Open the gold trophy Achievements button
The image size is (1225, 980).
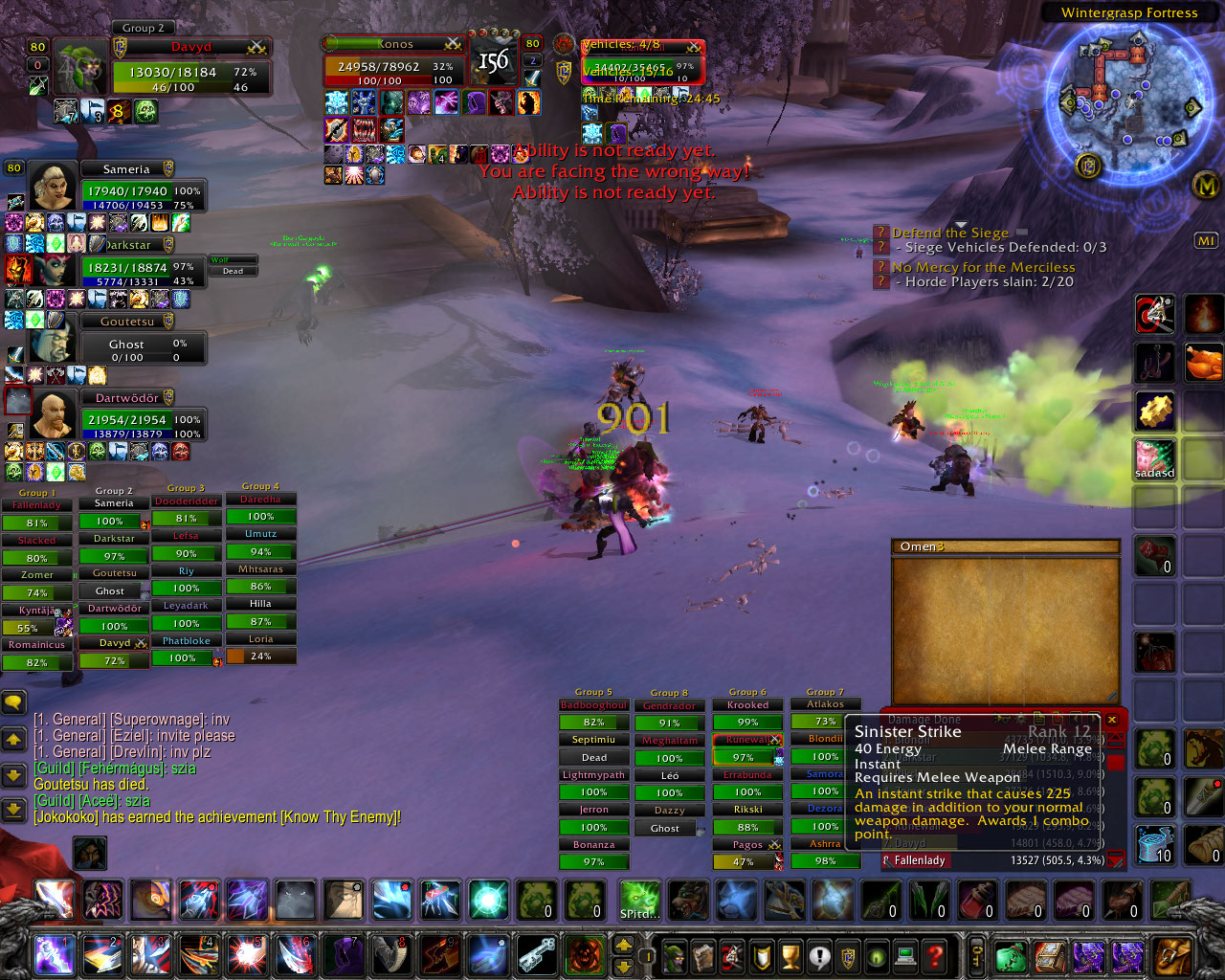pyautogui.click(x=791, y=955)
